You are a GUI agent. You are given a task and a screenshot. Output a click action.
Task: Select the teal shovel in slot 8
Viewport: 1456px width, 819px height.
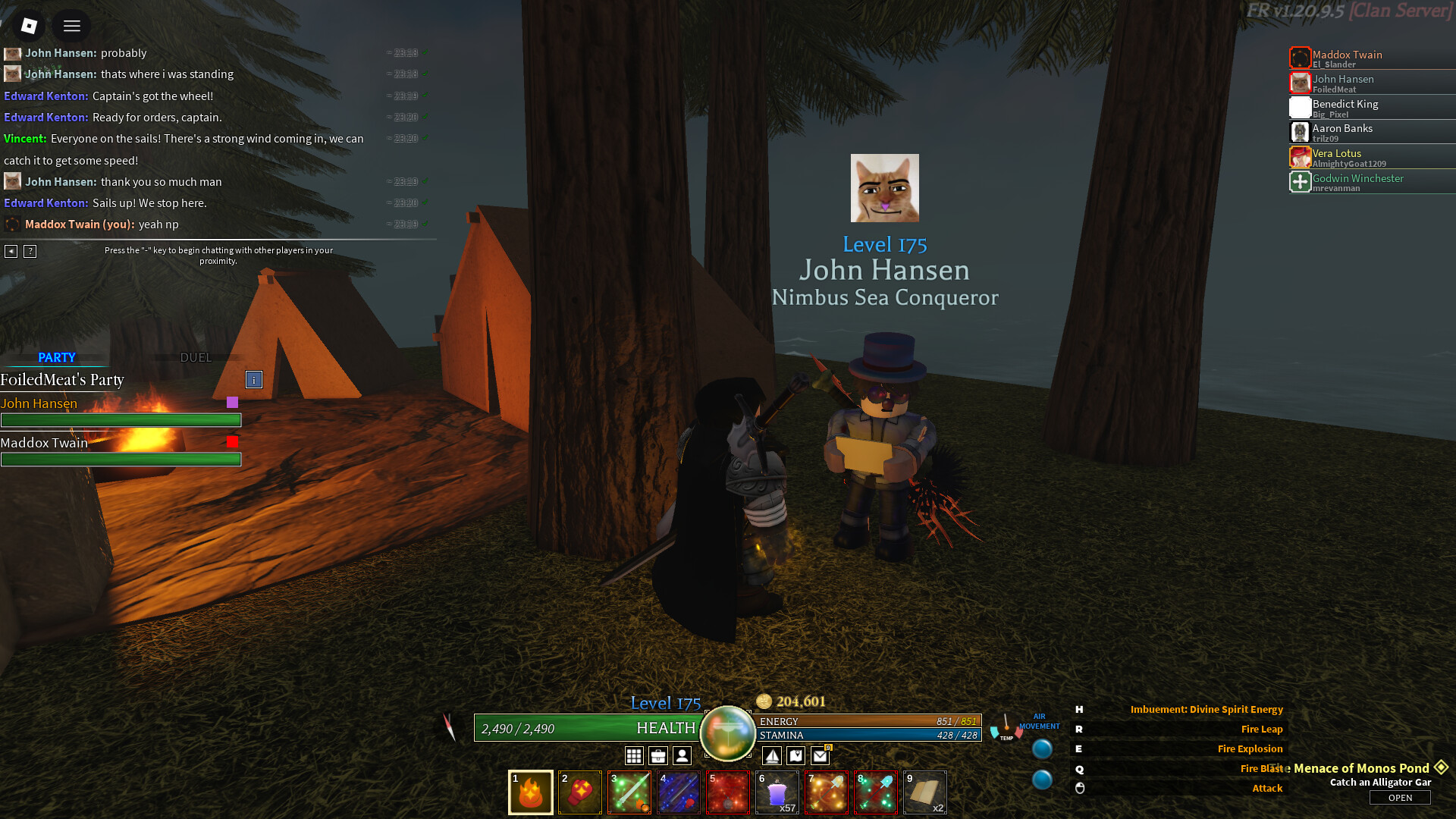pos(876,792)
